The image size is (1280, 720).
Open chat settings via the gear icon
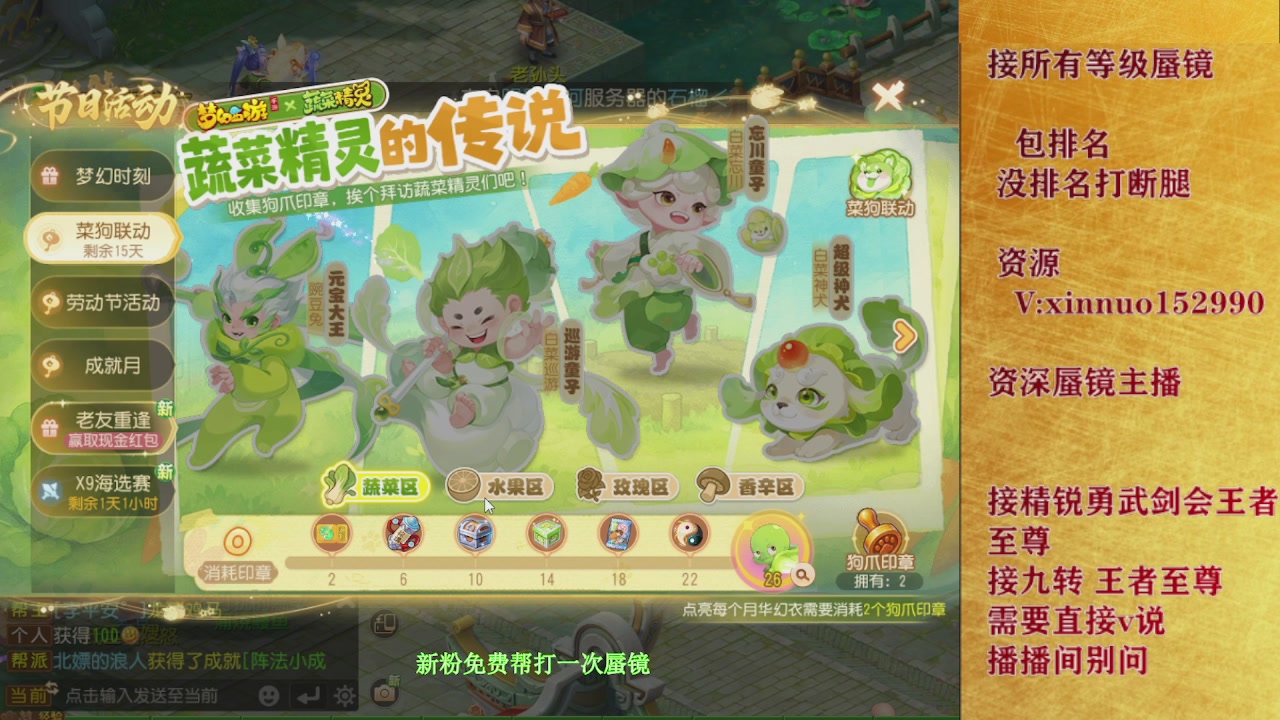click(x=343, y=696)
